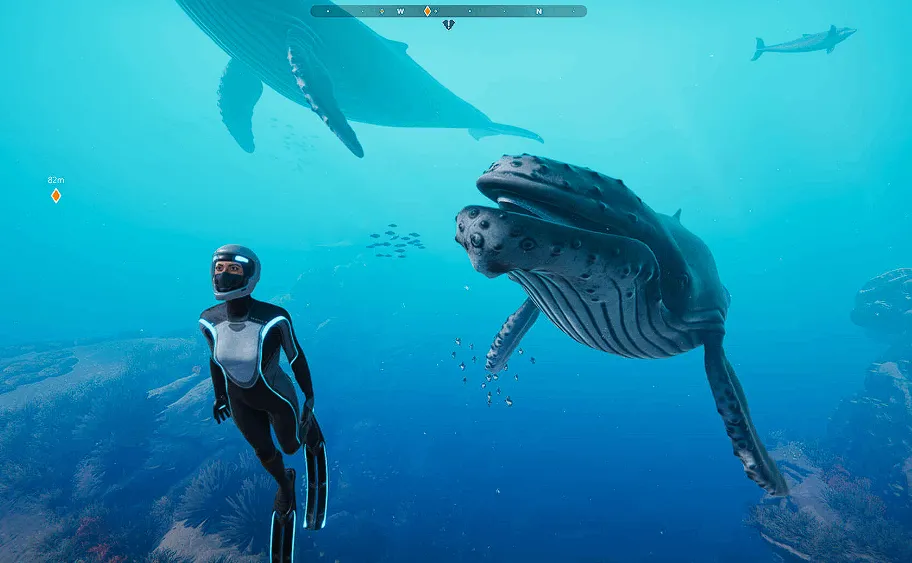Click the orange objective diamond on the compass bar
The height and width of the screenshot is (563, 912).
427,11
